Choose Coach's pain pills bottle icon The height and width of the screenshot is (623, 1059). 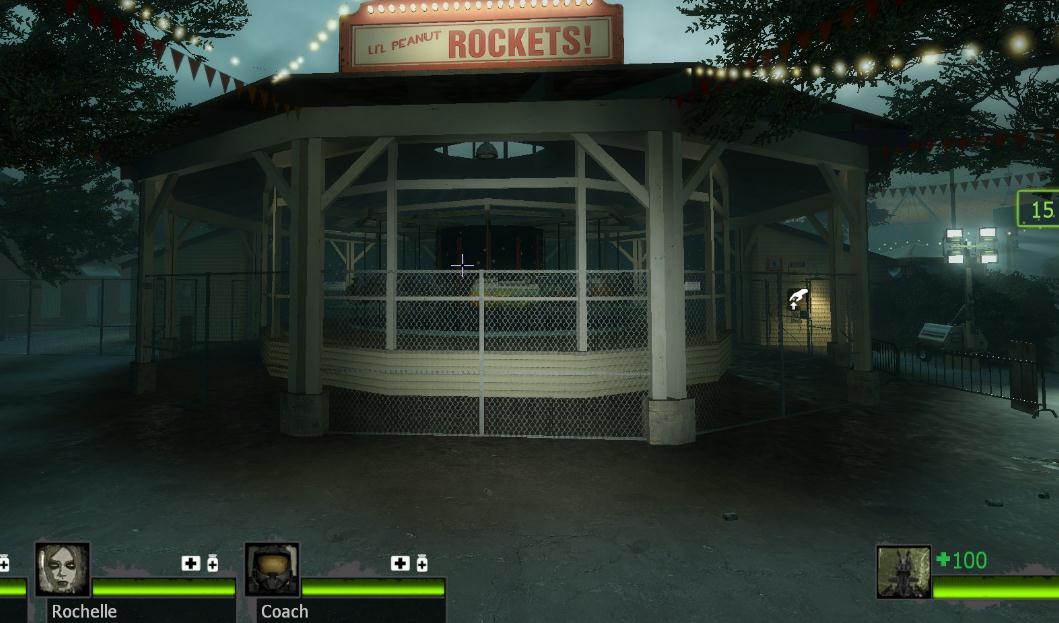click(421, 564)
